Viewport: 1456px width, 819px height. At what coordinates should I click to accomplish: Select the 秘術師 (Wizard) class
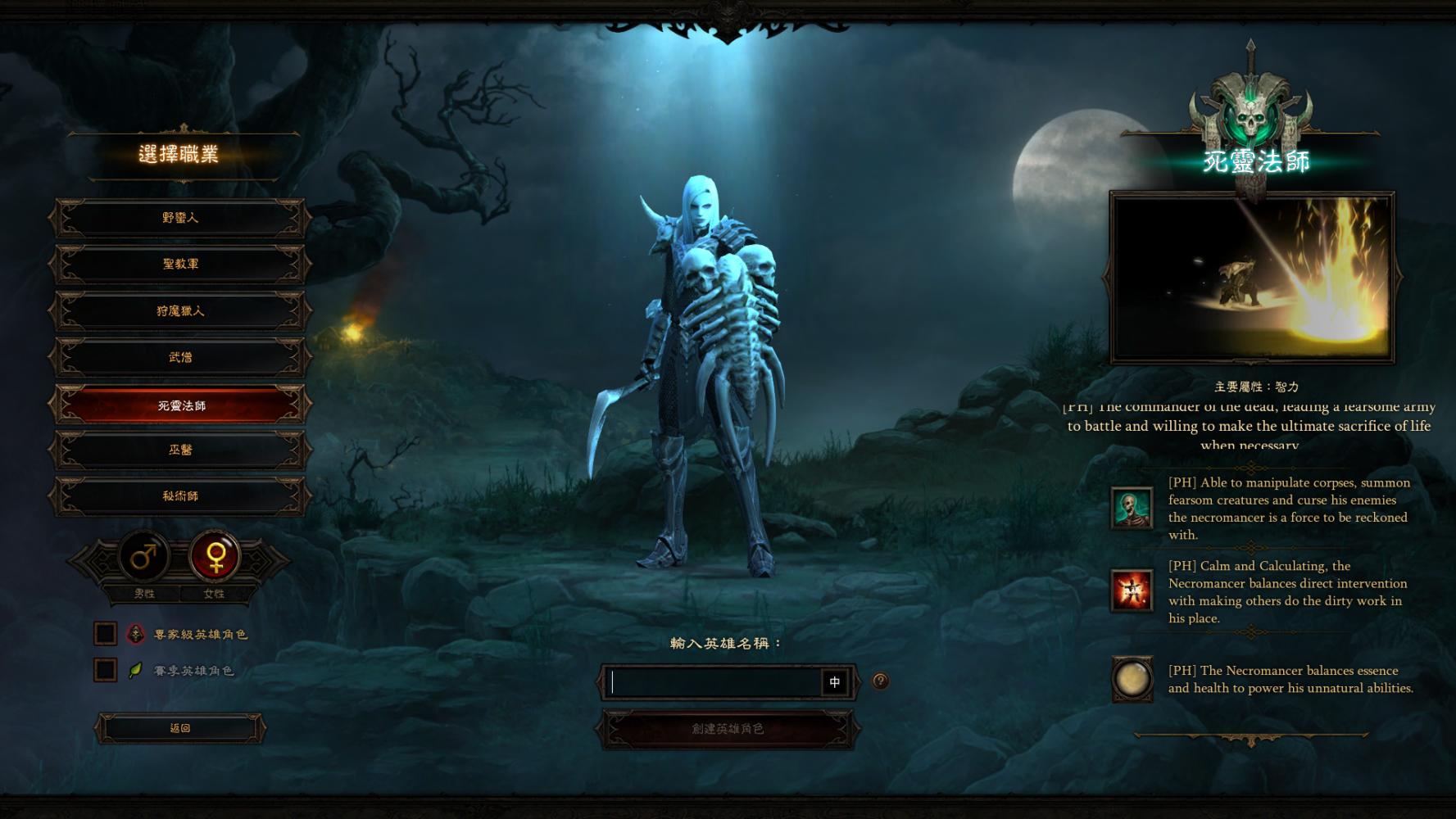pyautogui.click(x=180, y=496)
